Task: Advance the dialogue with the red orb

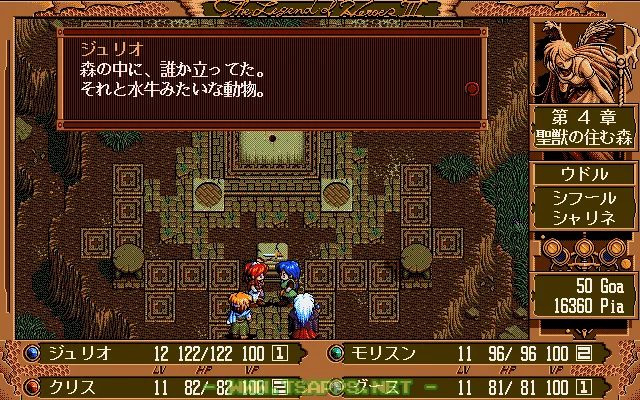Action: coord(472,88)
